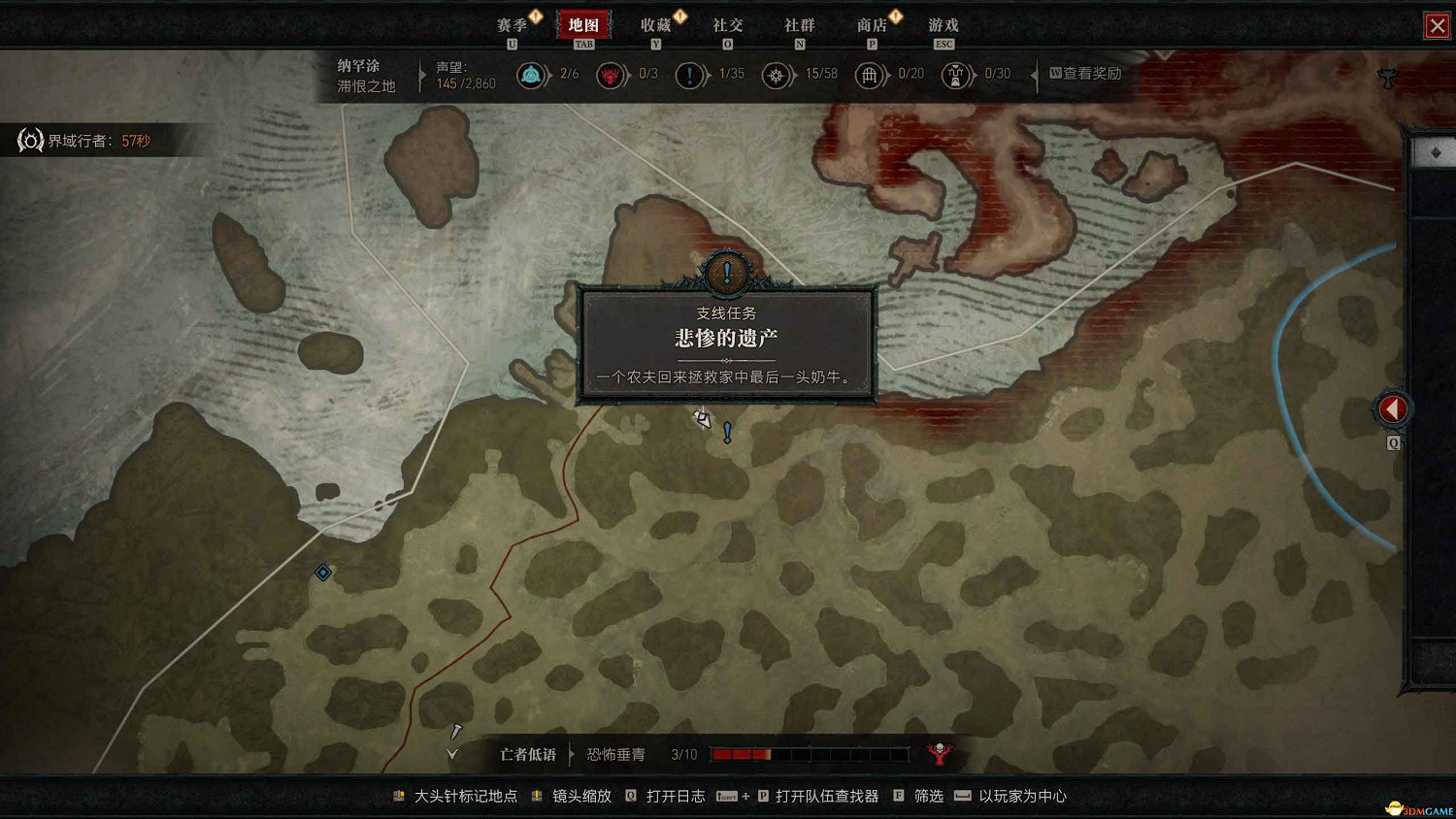The height and width of the screenshot is (819, 1456).
Task: Switch to the 收藏 tab
Action: coord(656,25)
